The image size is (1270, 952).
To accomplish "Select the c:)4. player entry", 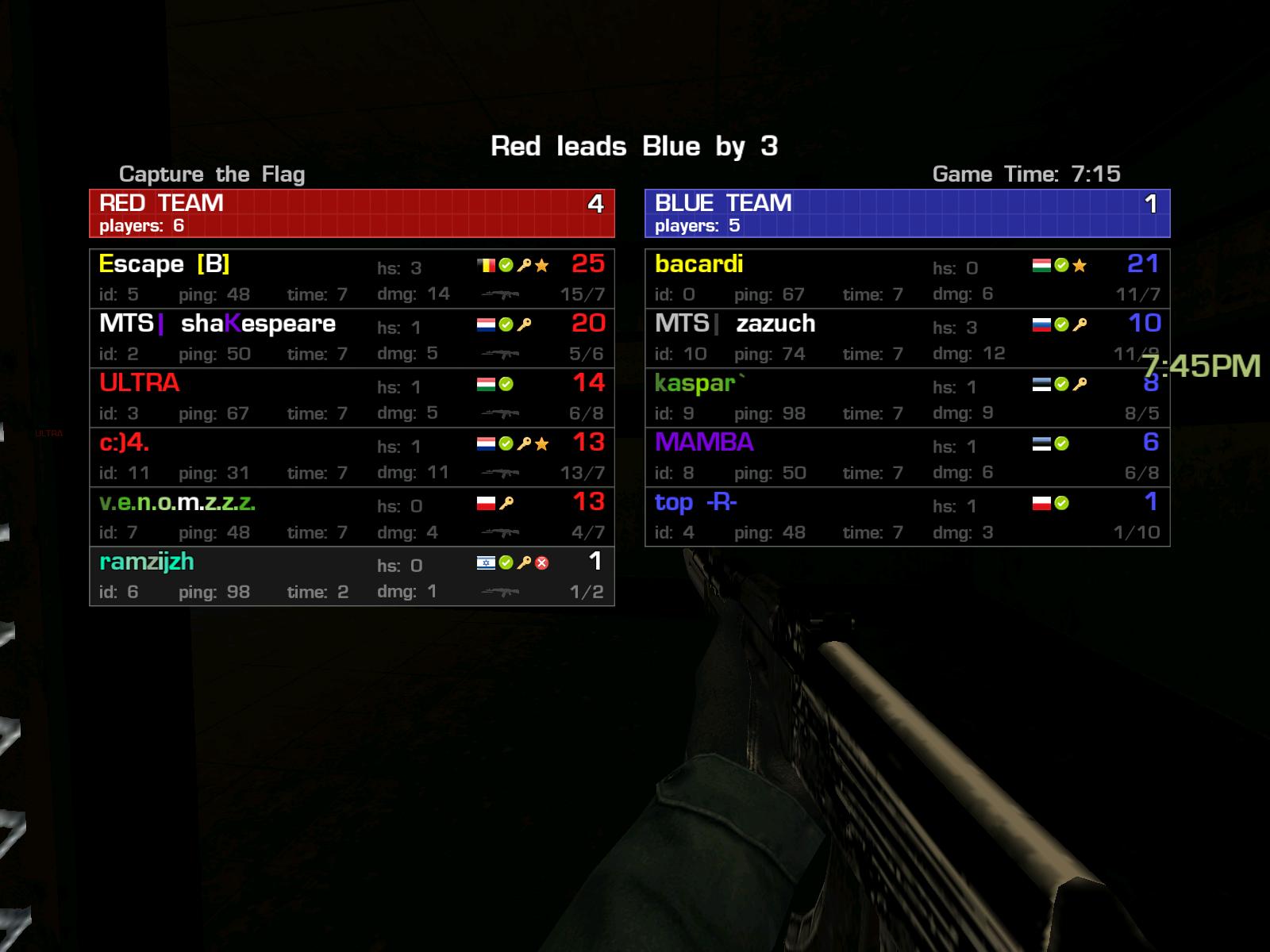I will point(352,457).
